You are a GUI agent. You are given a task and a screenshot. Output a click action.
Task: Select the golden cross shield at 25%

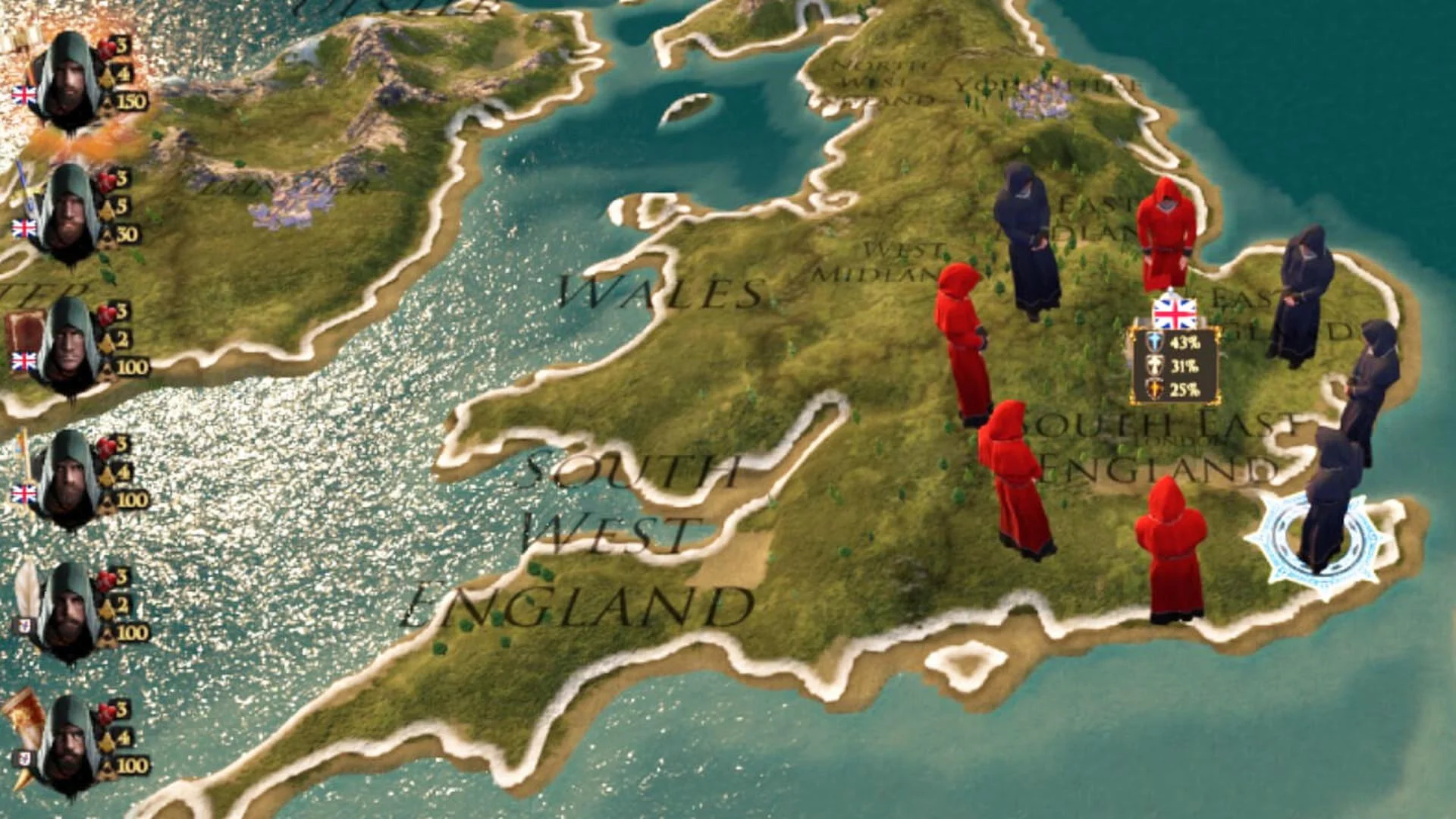pyautogui.click(x=1154, y=388)
